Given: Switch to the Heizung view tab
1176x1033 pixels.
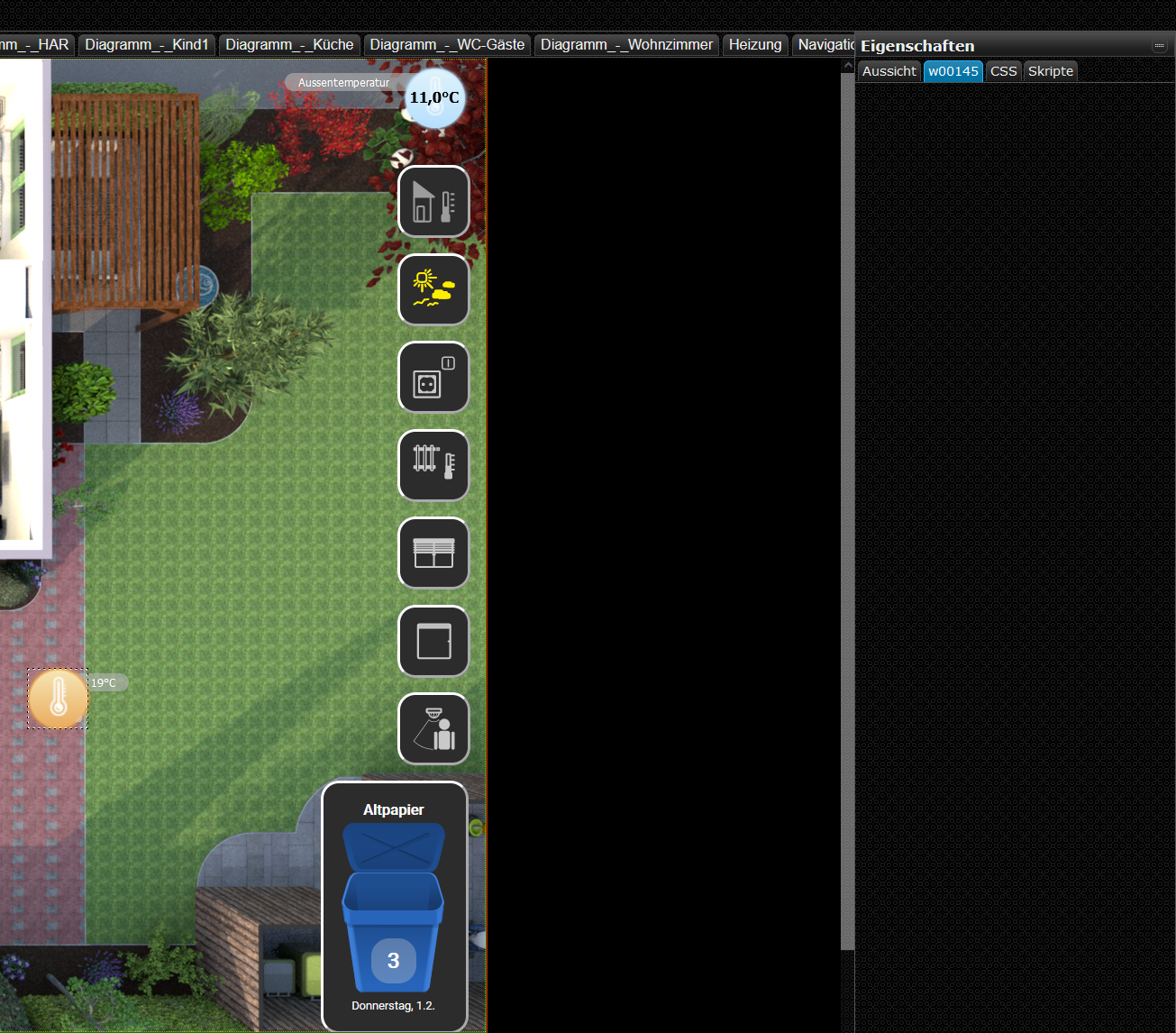Looking at the screenshot, I should click(755, 44).
